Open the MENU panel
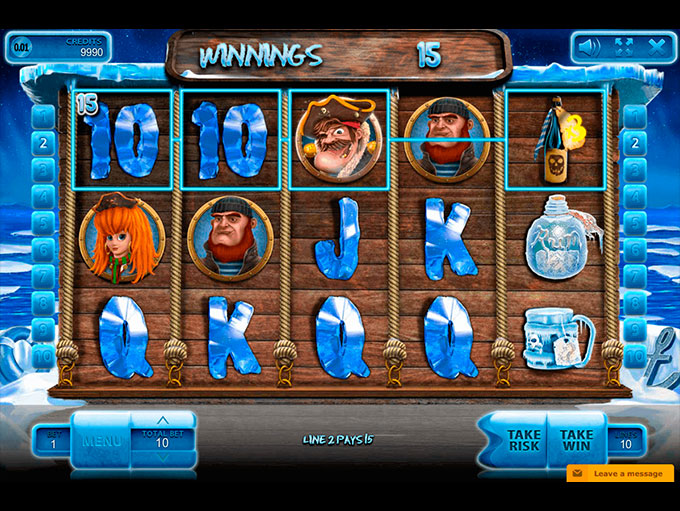This screenshot has height=511, width=680. coord(101,441)
